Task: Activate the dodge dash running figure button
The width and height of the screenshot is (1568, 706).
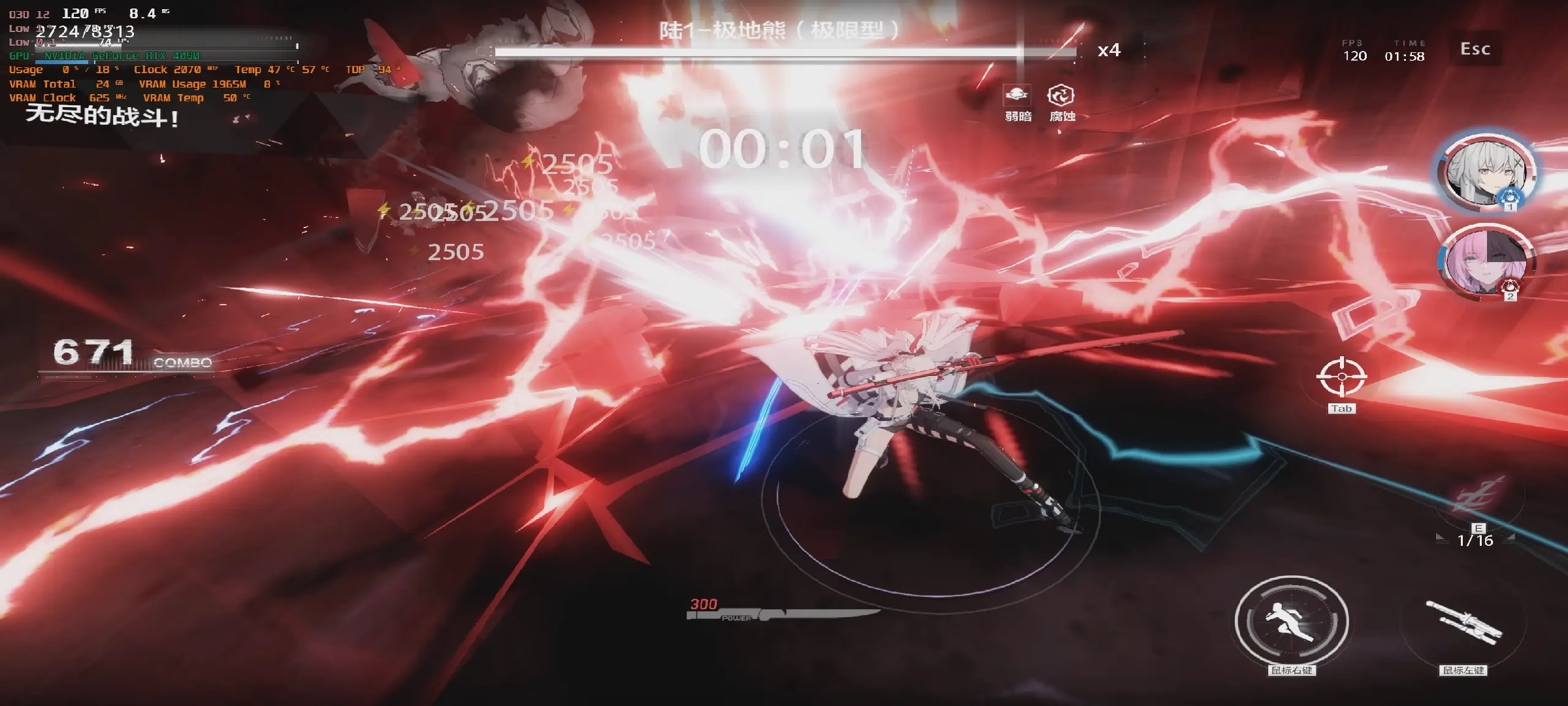Action: (1292, 620)
